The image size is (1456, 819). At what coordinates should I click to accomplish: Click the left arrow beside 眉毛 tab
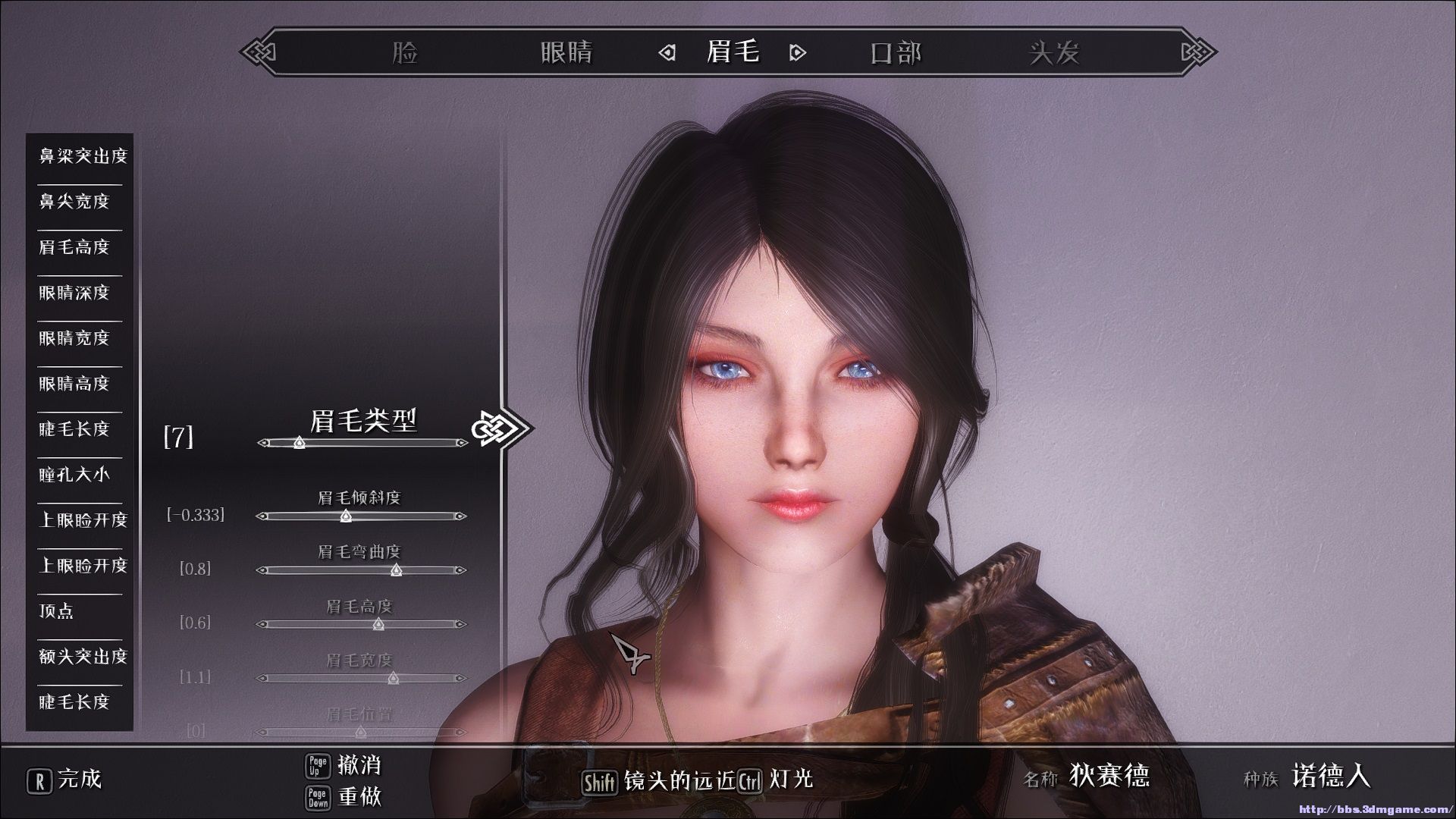(x=667, y=53)
